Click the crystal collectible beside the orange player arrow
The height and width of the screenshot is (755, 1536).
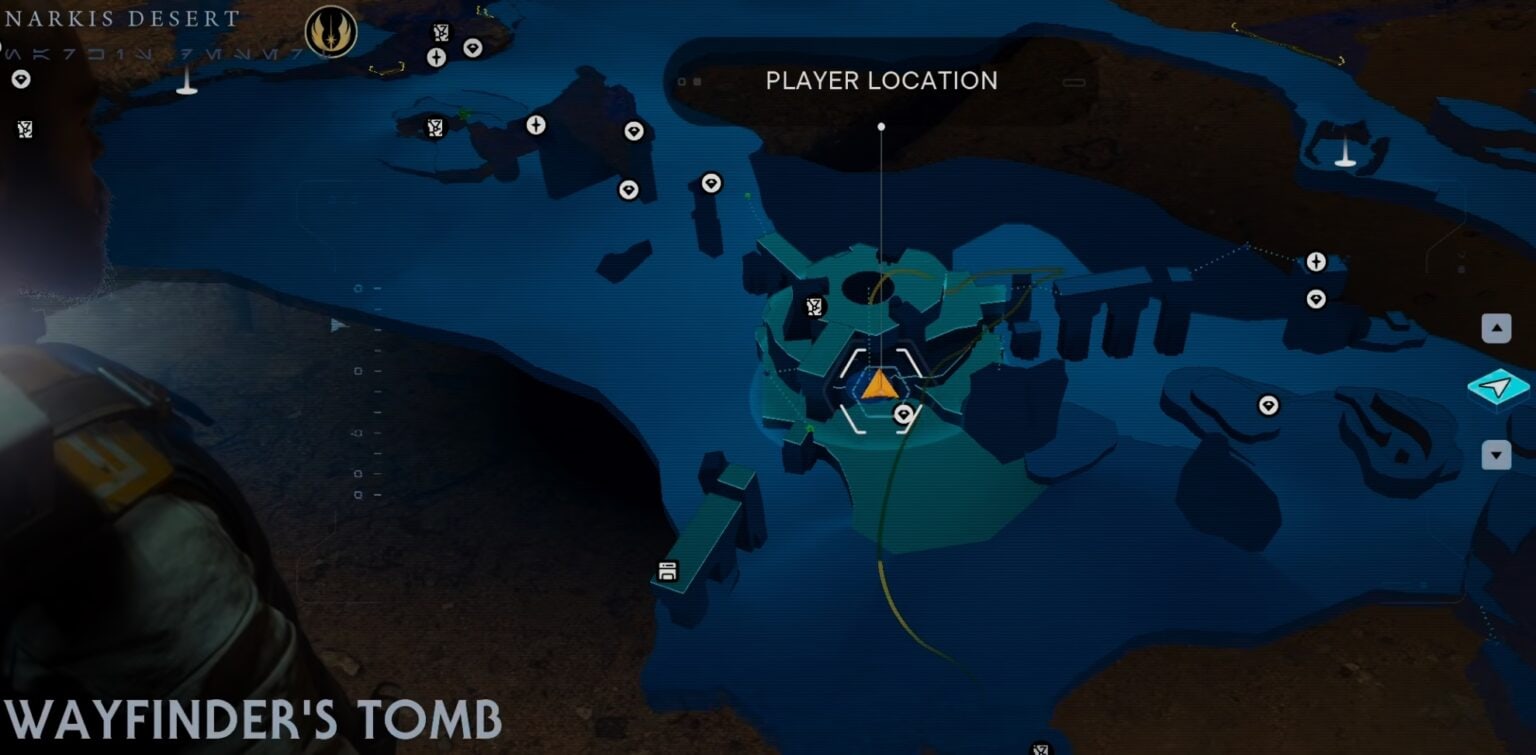[903, 414]
